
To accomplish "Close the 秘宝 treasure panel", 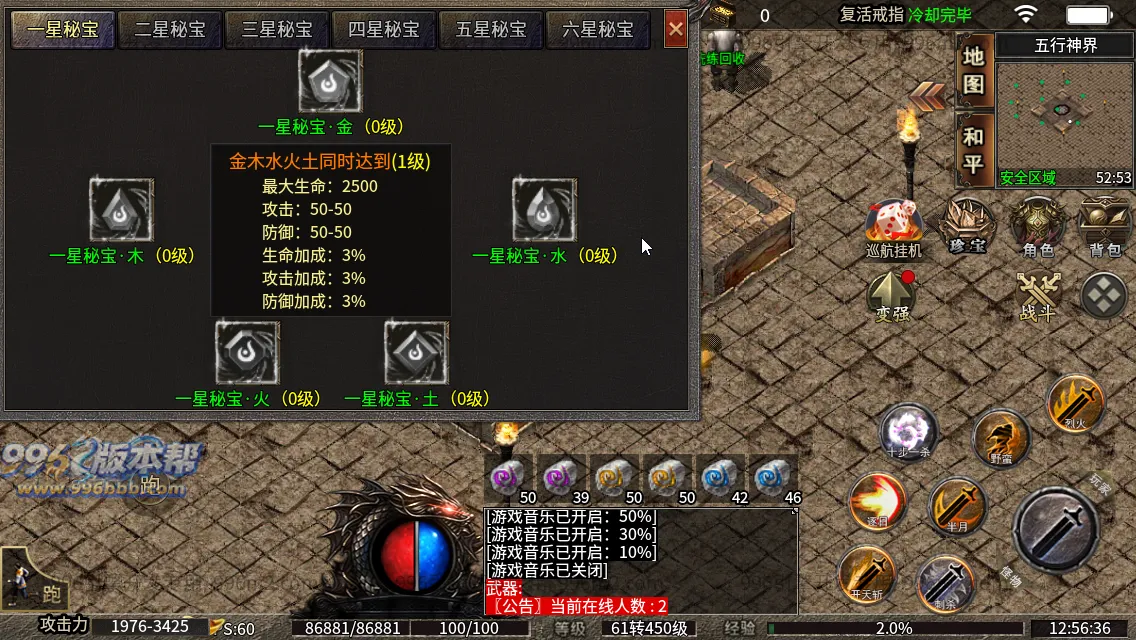I will (676, 30).
